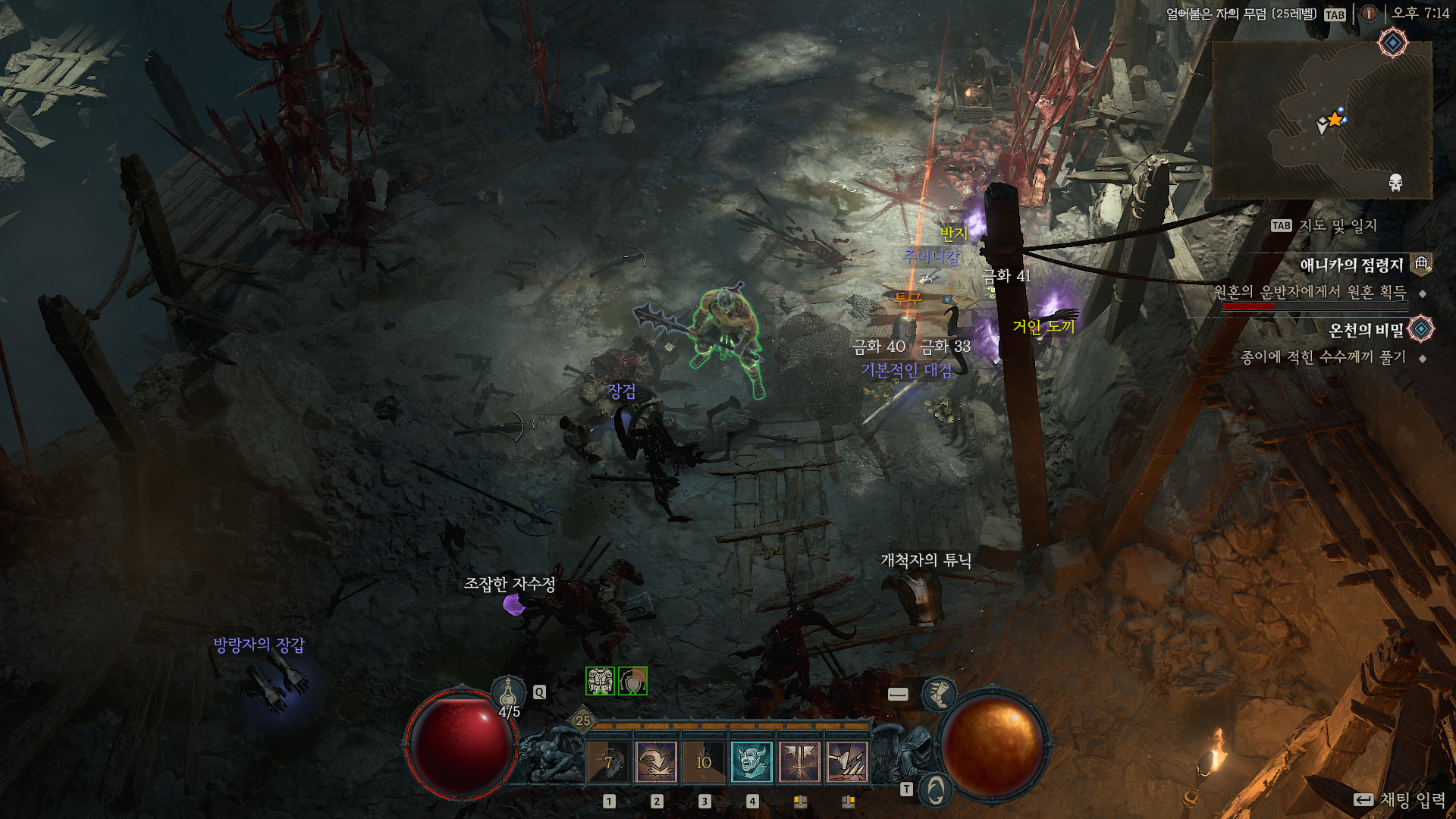Viewport: 1456px width, 819px height.
Task: Select the skill slot with cooldown 7
Action: point(608,761)
